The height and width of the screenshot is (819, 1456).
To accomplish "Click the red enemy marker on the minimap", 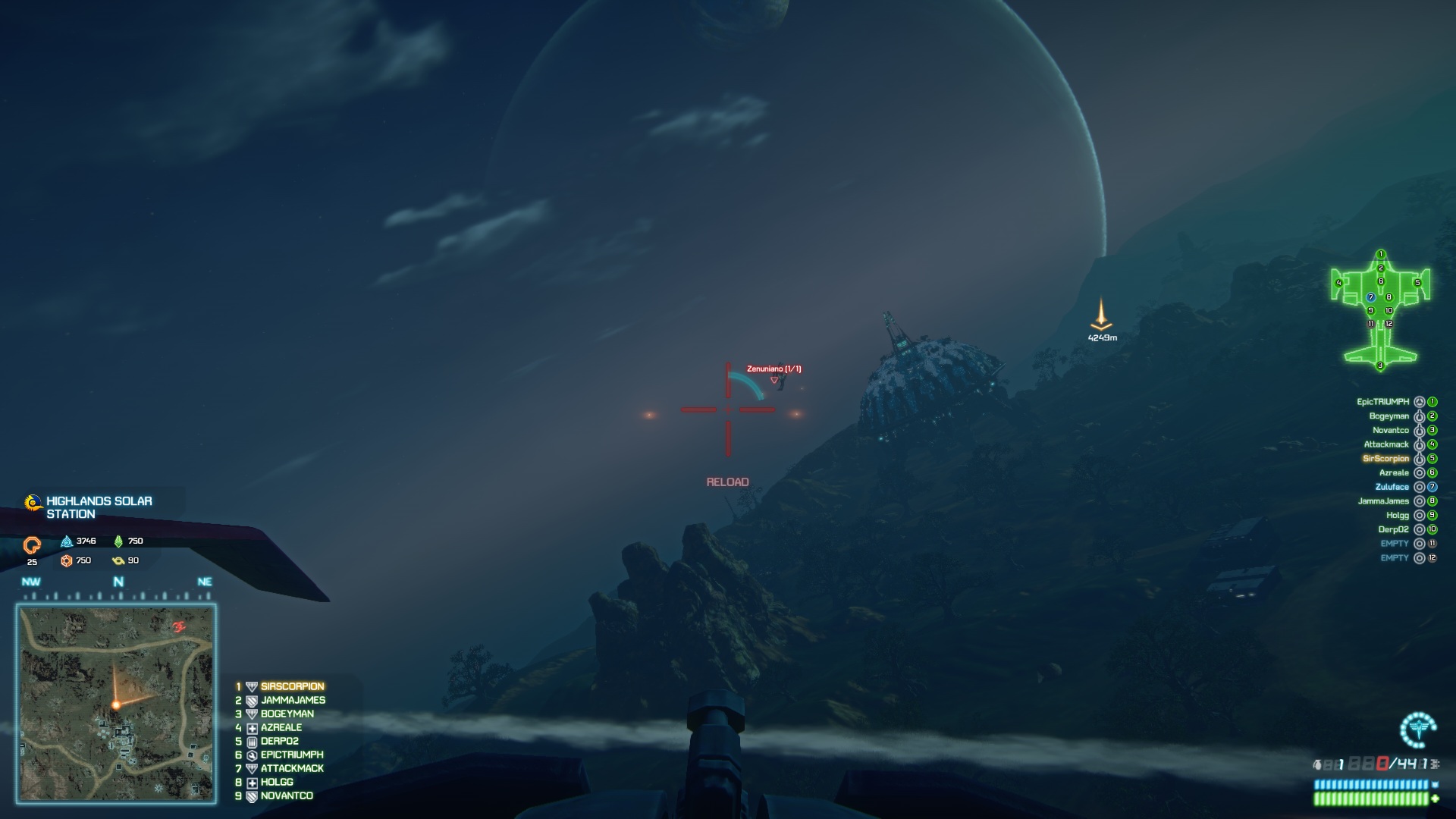I will point(179,626).
